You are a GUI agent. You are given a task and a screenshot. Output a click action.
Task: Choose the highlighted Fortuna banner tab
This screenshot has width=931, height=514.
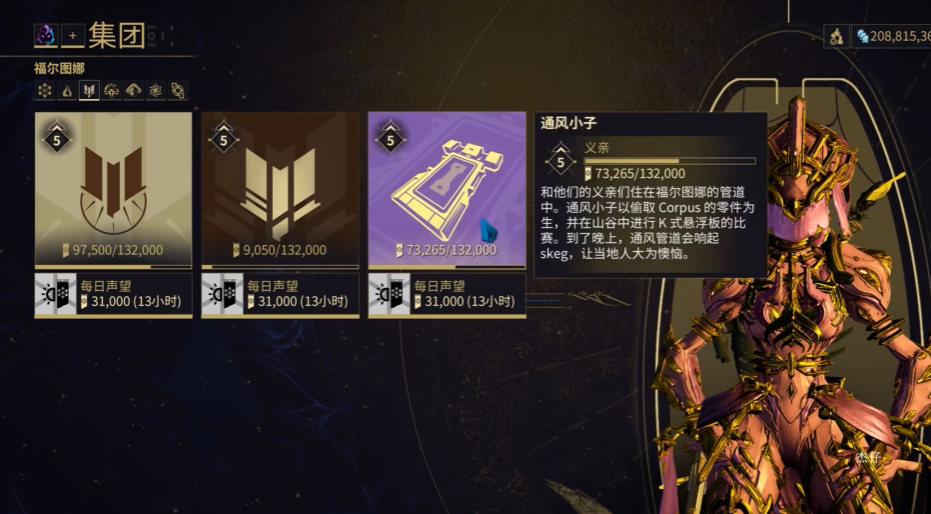(89, 91)
